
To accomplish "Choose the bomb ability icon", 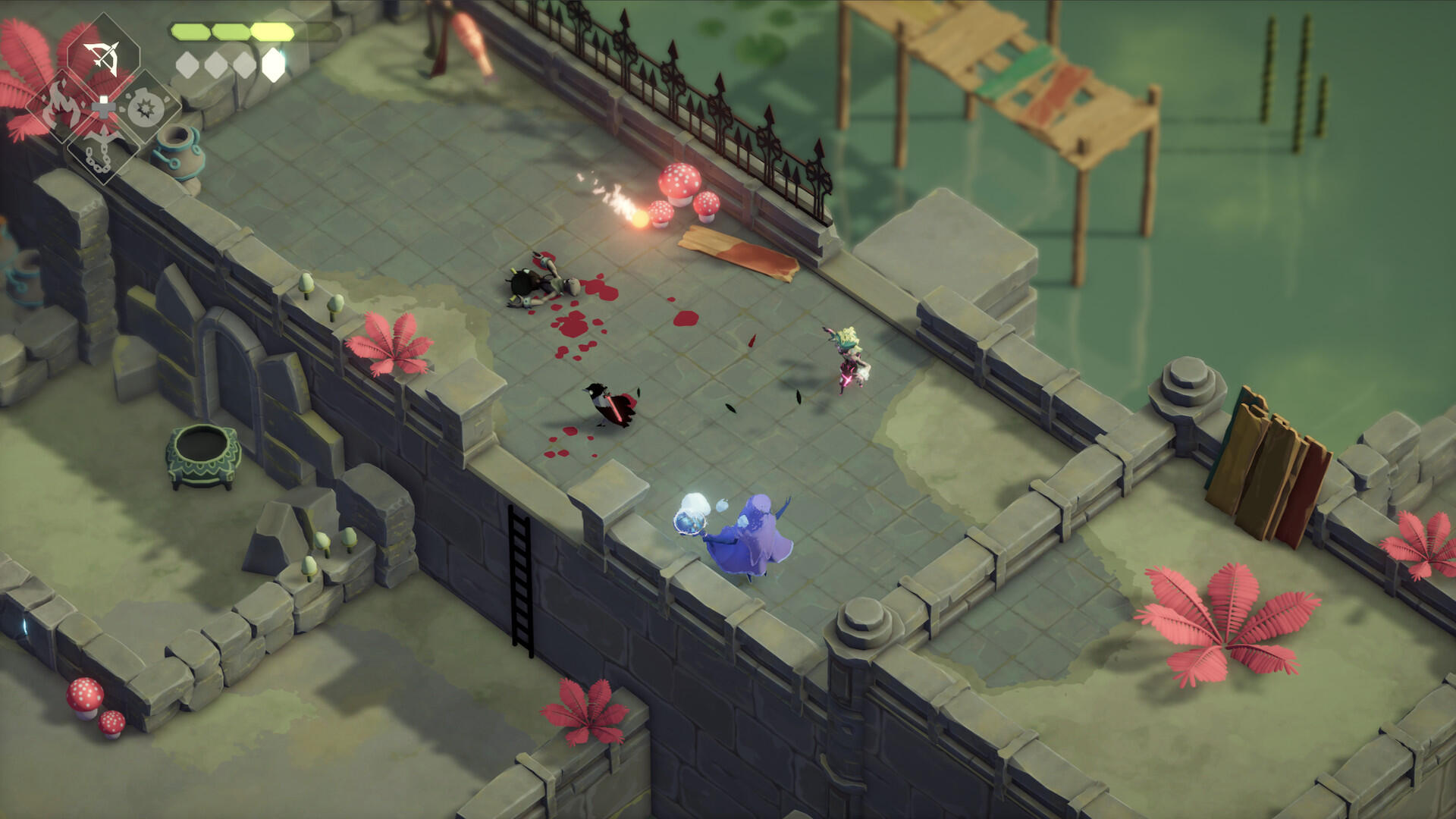I will click(x=145, y=108).
